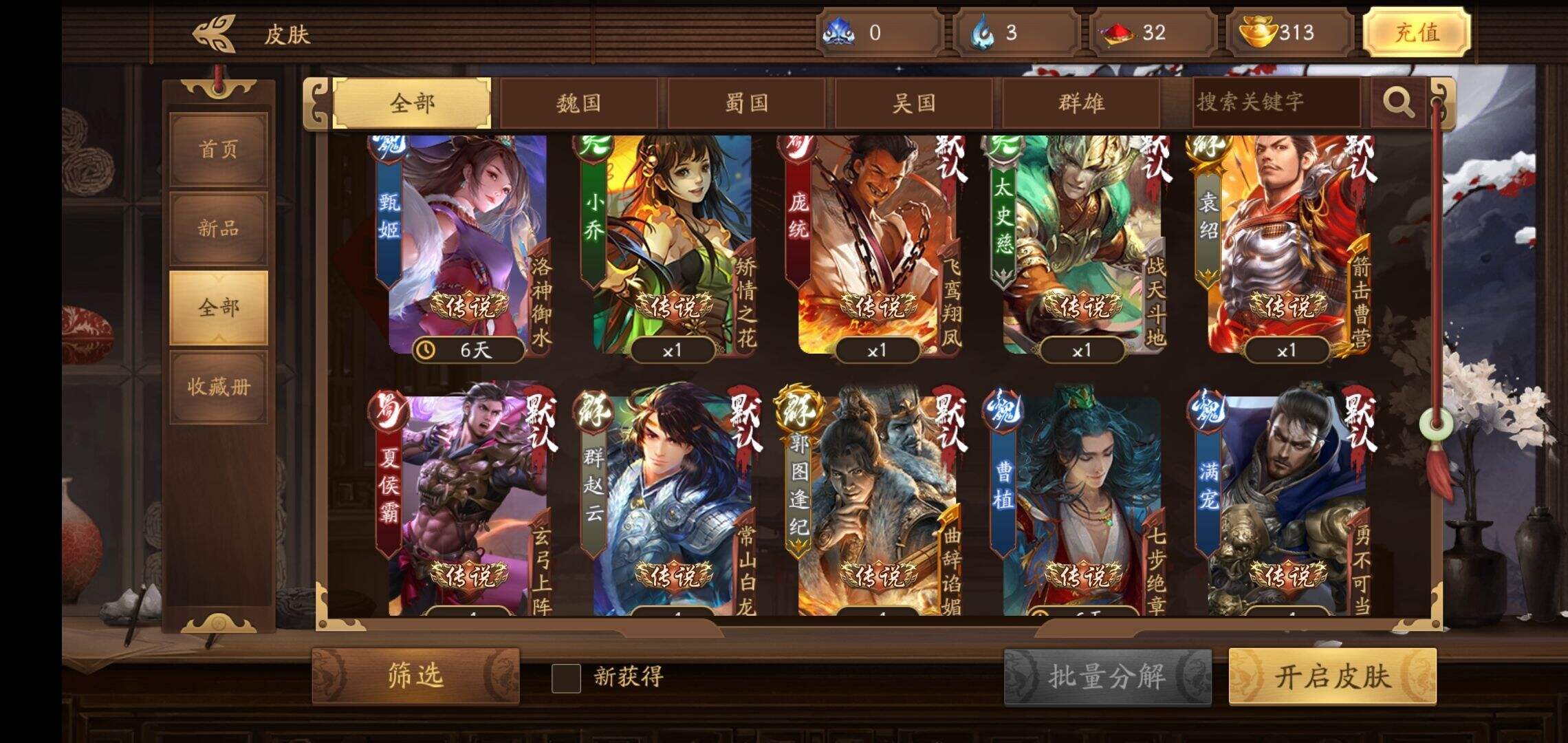This screenshot has height=743, width=1568.
Task: Open the 收藏册 sidebar section
Action: [218, 387]
